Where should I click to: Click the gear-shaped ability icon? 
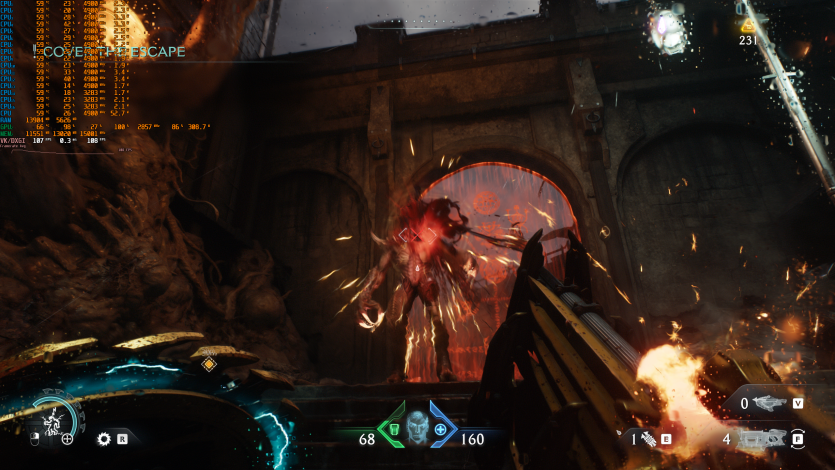pos(103,438)
